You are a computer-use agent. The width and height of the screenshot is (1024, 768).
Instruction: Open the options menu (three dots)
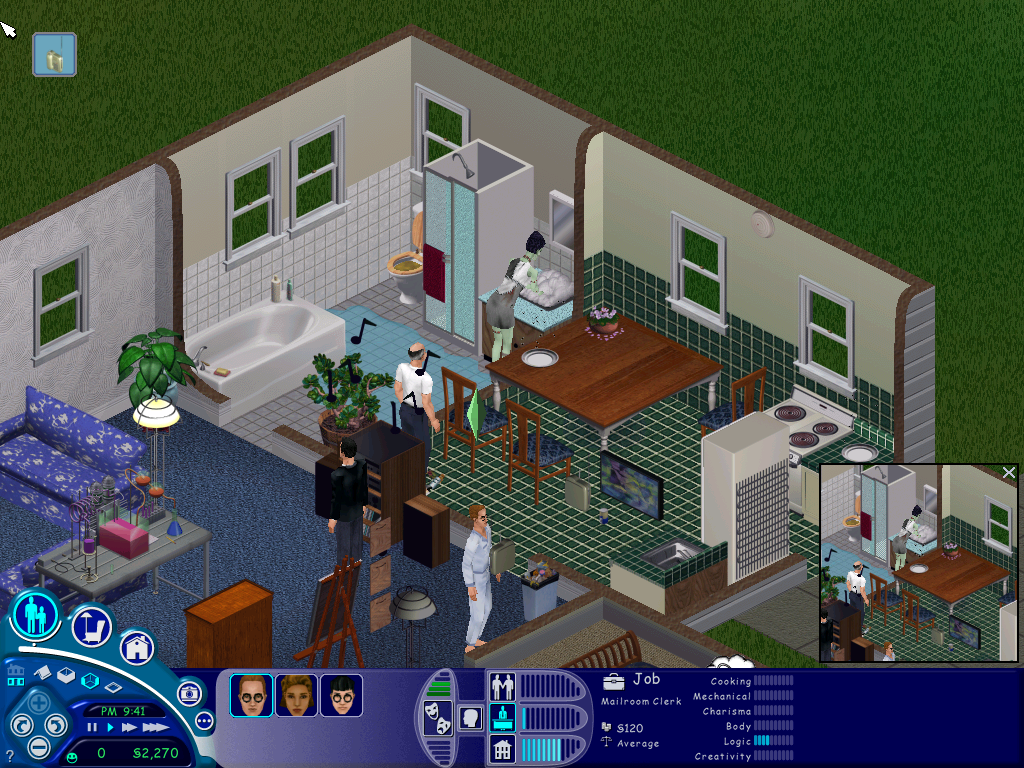point(205,720)
